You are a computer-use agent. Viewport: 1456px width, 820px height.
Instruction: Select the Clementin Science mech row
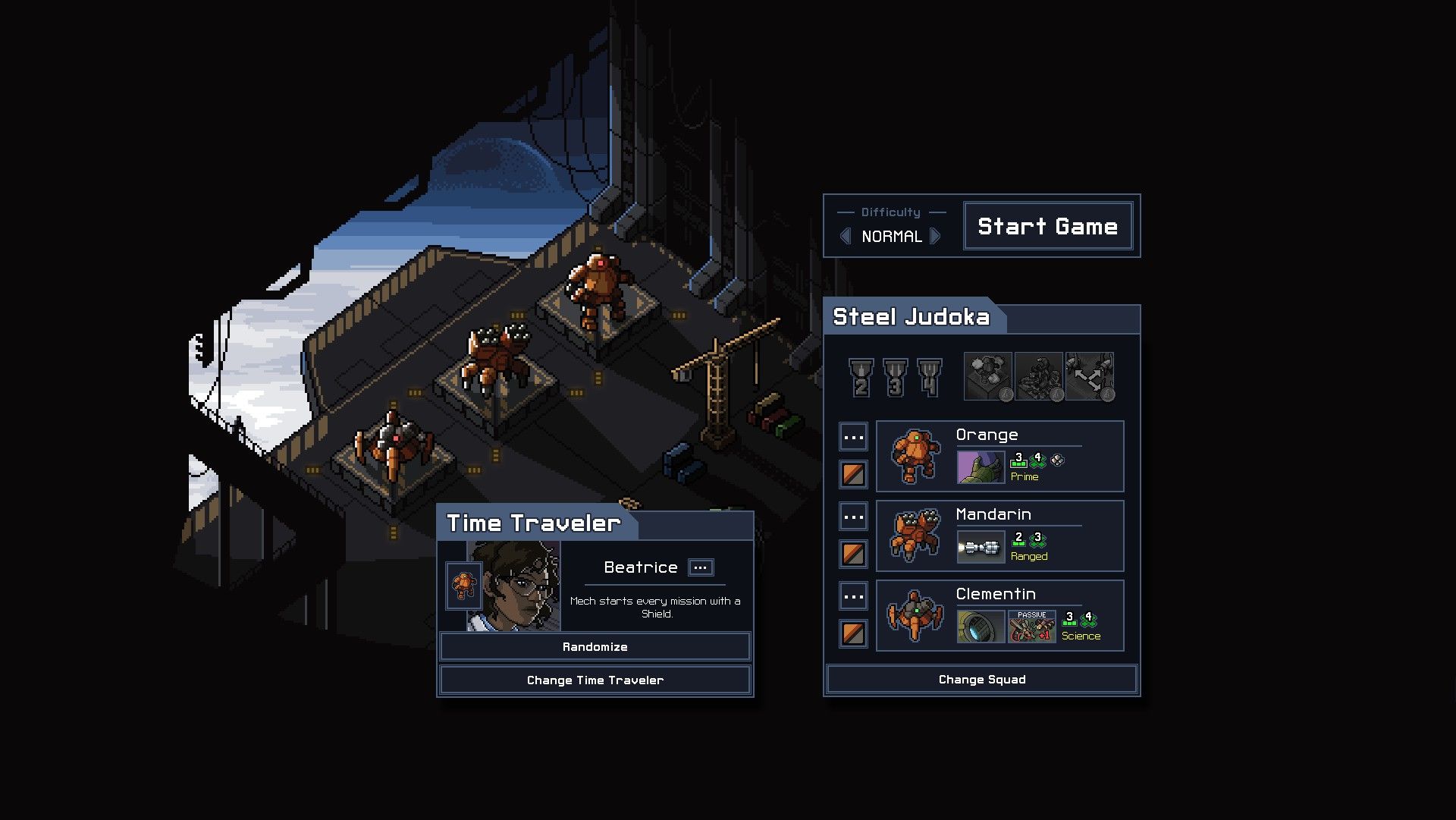tap(999, 616)
